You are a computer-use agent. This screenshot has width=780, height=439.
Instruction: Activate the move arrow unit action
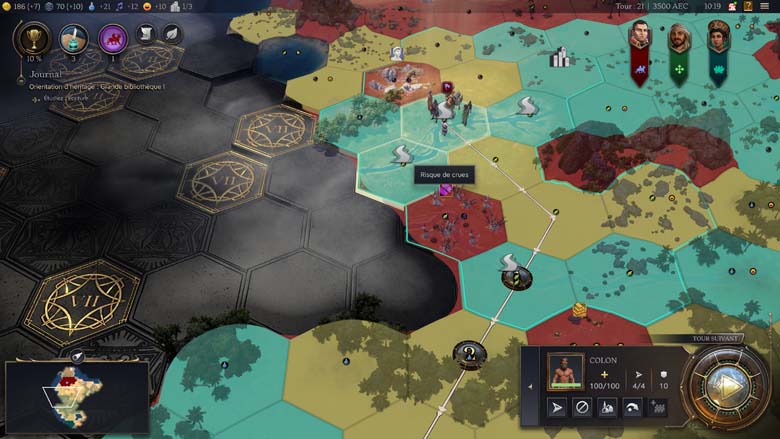(557, 408)
